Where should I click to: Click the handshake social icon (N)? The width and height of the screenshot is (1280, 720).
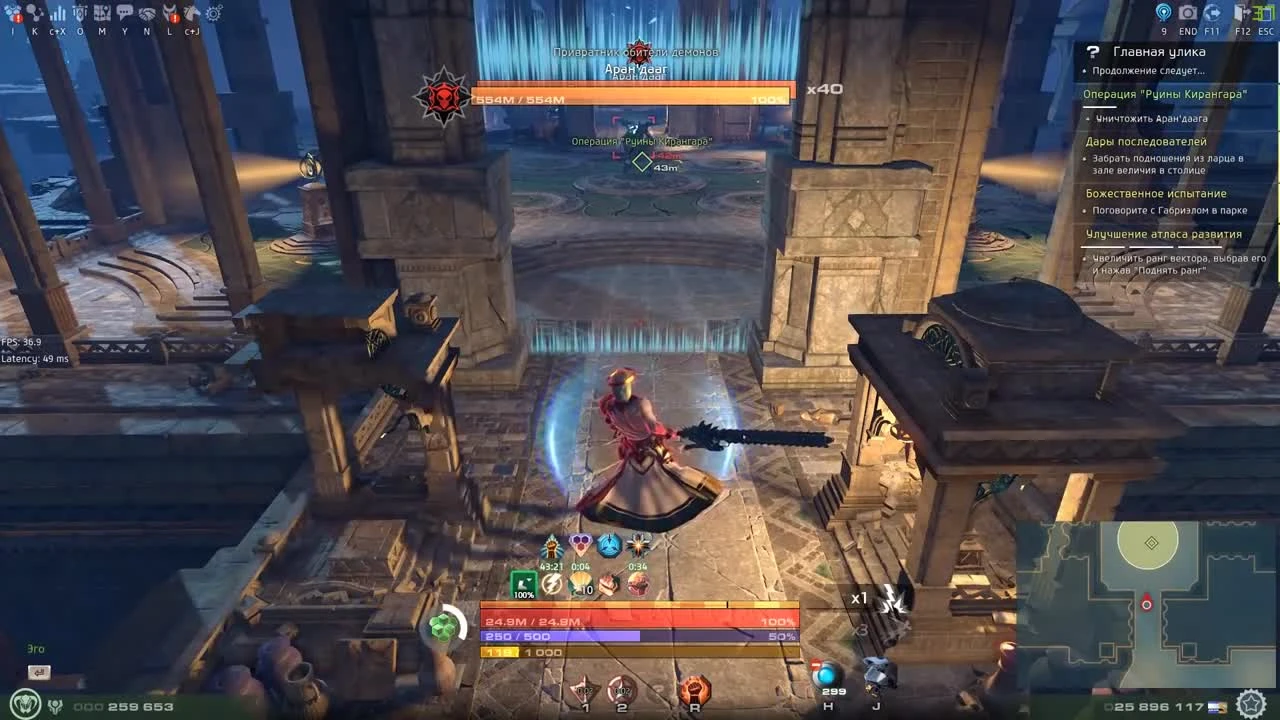(146, 14)
